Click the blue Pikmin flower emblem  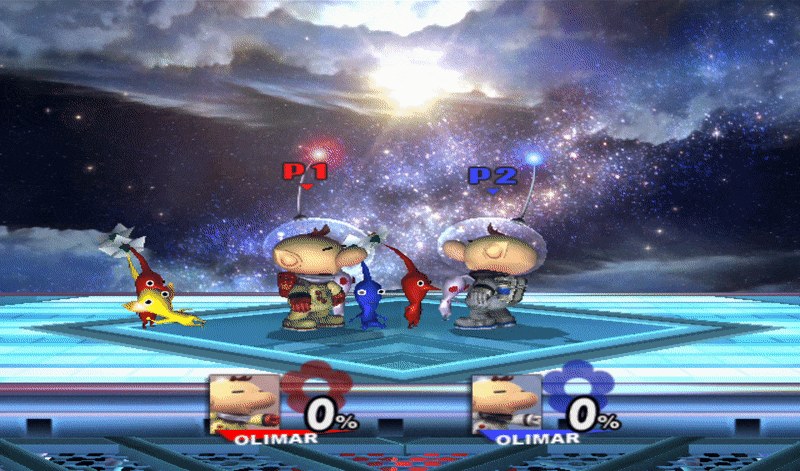tap(575, 393)
